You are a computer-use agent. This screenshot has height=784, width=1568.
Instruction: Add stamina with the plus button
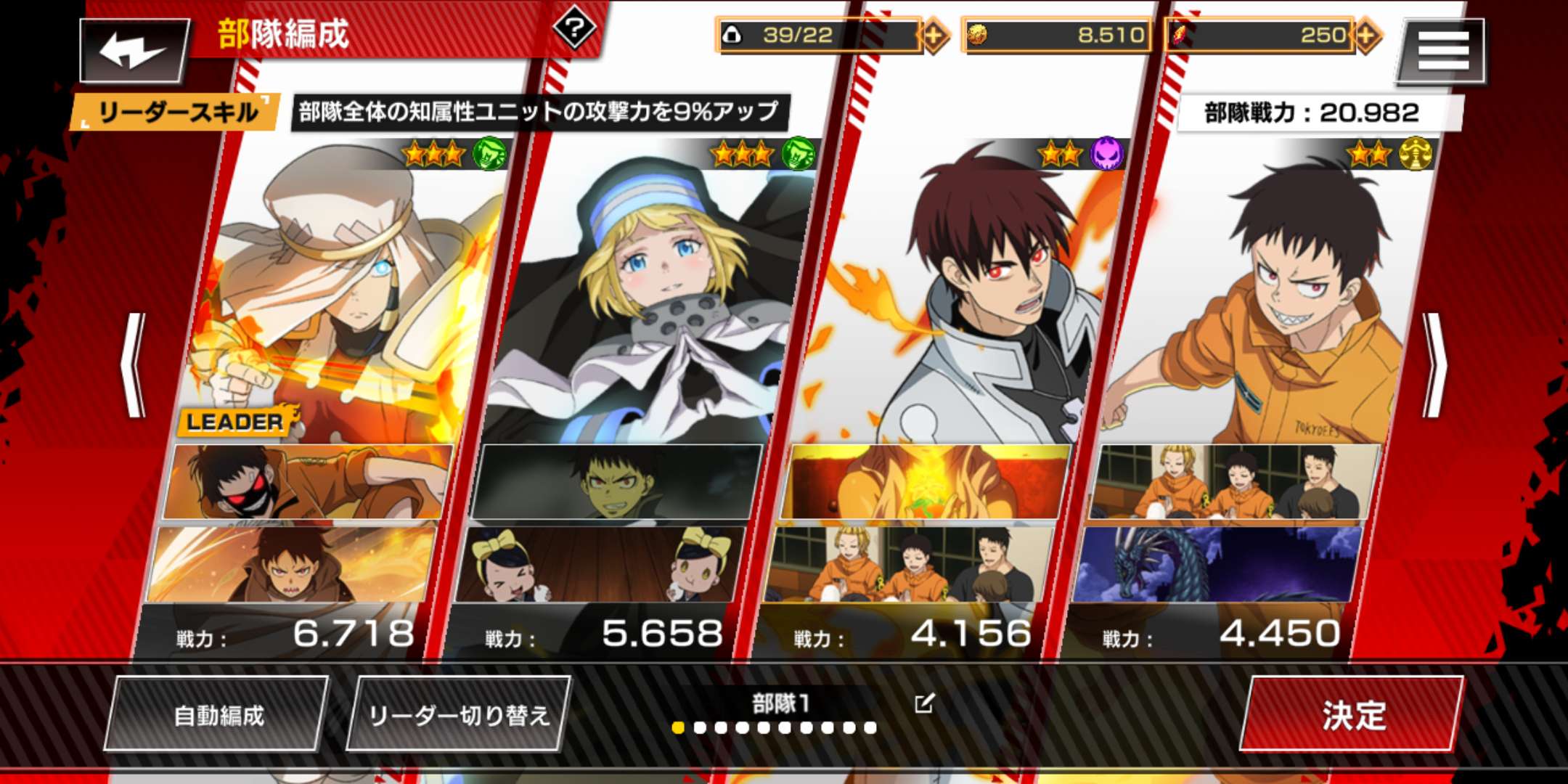[x=934, y=35]
